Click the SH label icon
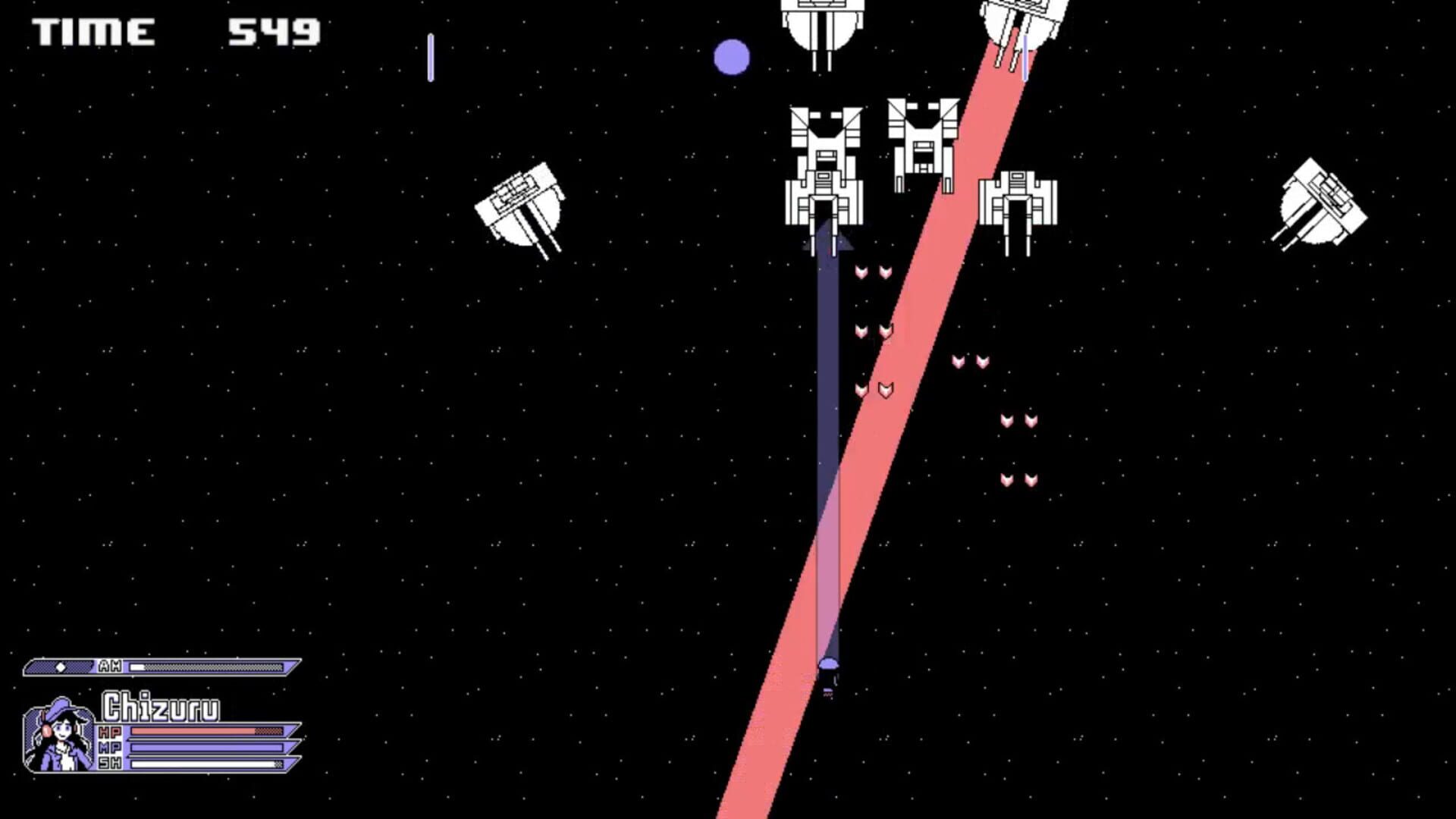1456x819 pixels. 110,763
